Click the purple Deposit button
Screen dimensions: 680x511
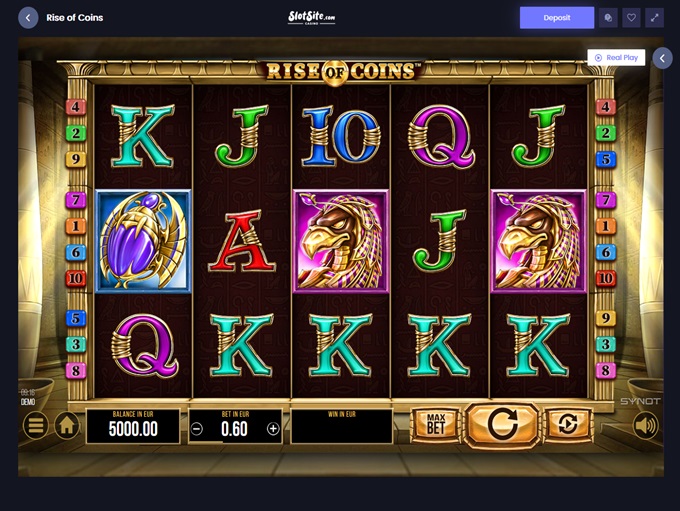[x=557, y=17]
